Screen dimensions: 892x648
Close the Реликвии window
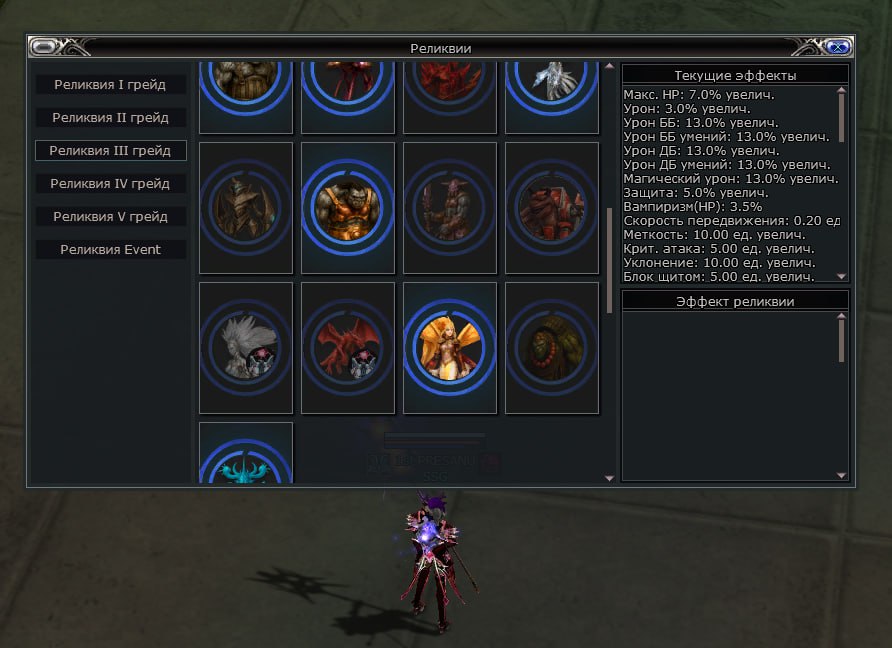point(838,46)
